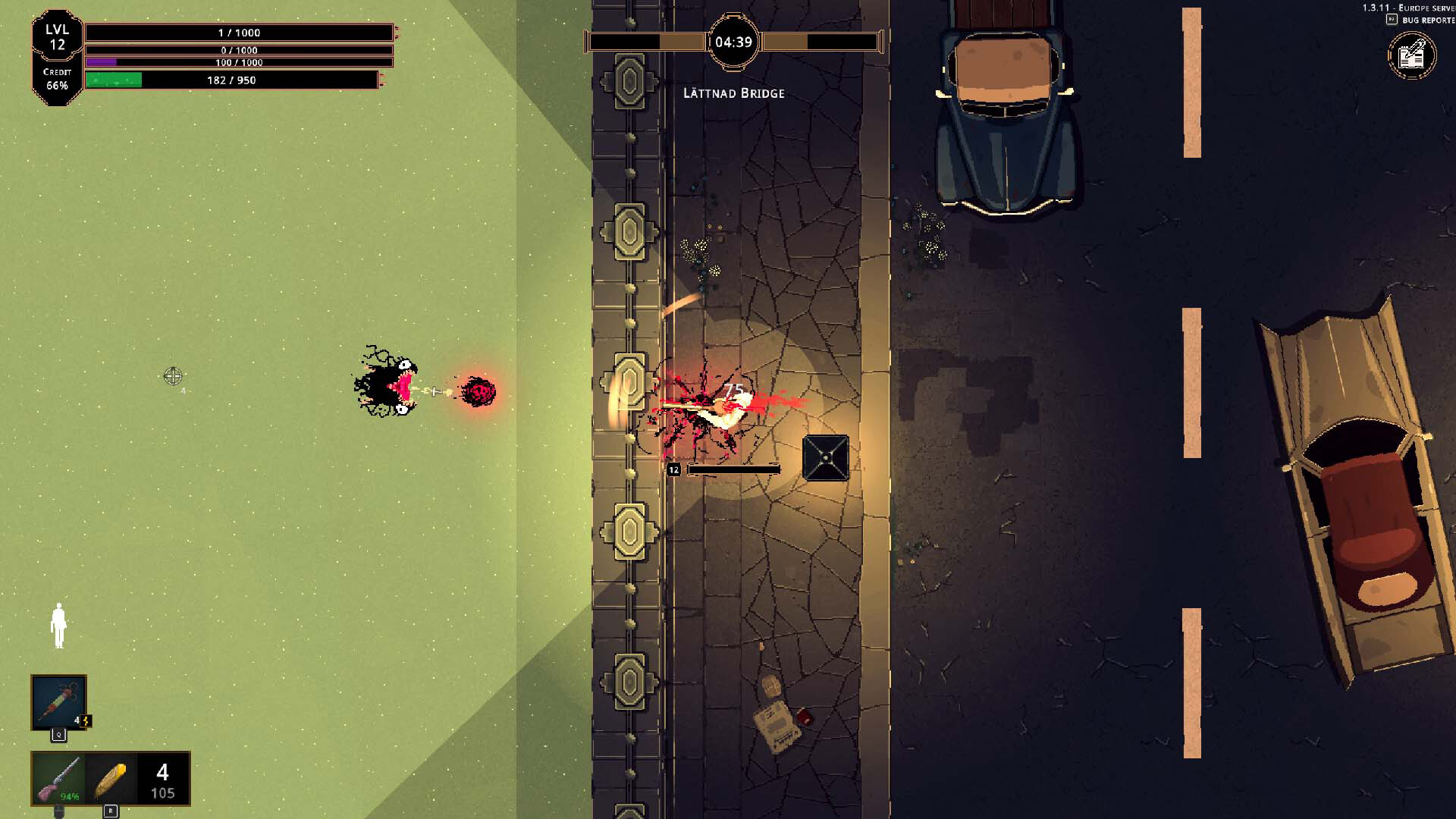Click the level 12 credit badge

pyautogui.click(x=57, y=58)
